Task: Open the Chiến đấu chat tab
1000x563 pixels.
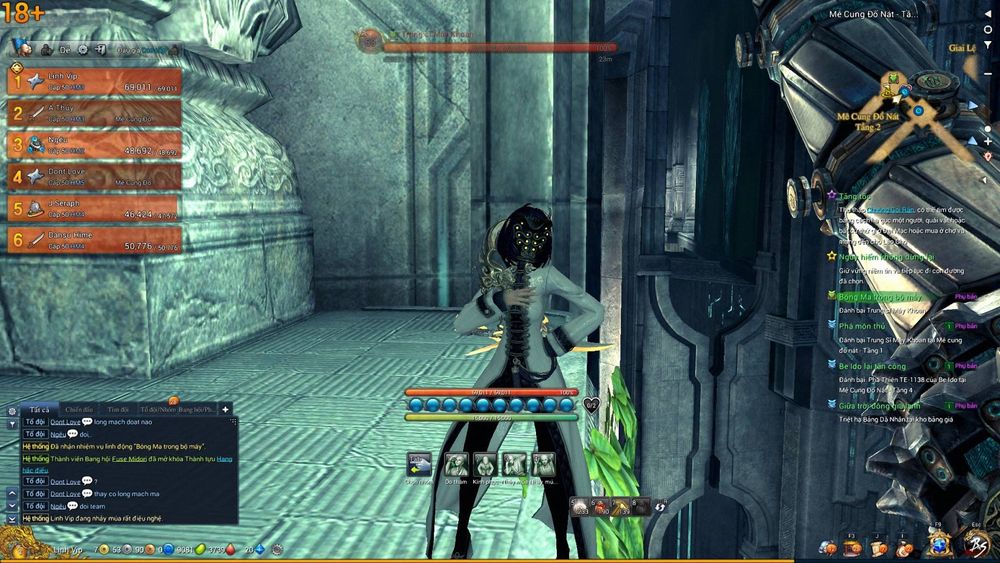Action: point(79,409)
